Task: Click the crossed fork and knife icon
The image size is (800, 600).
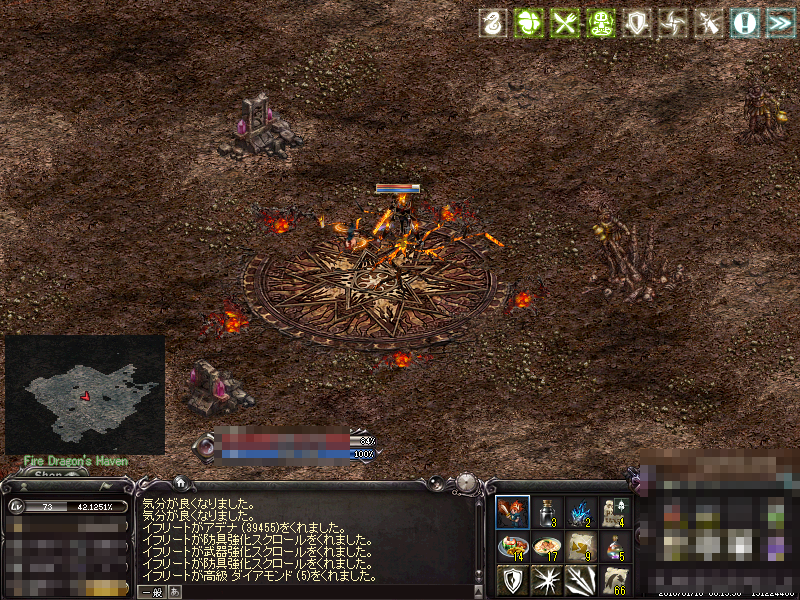Action: point(566,24)
